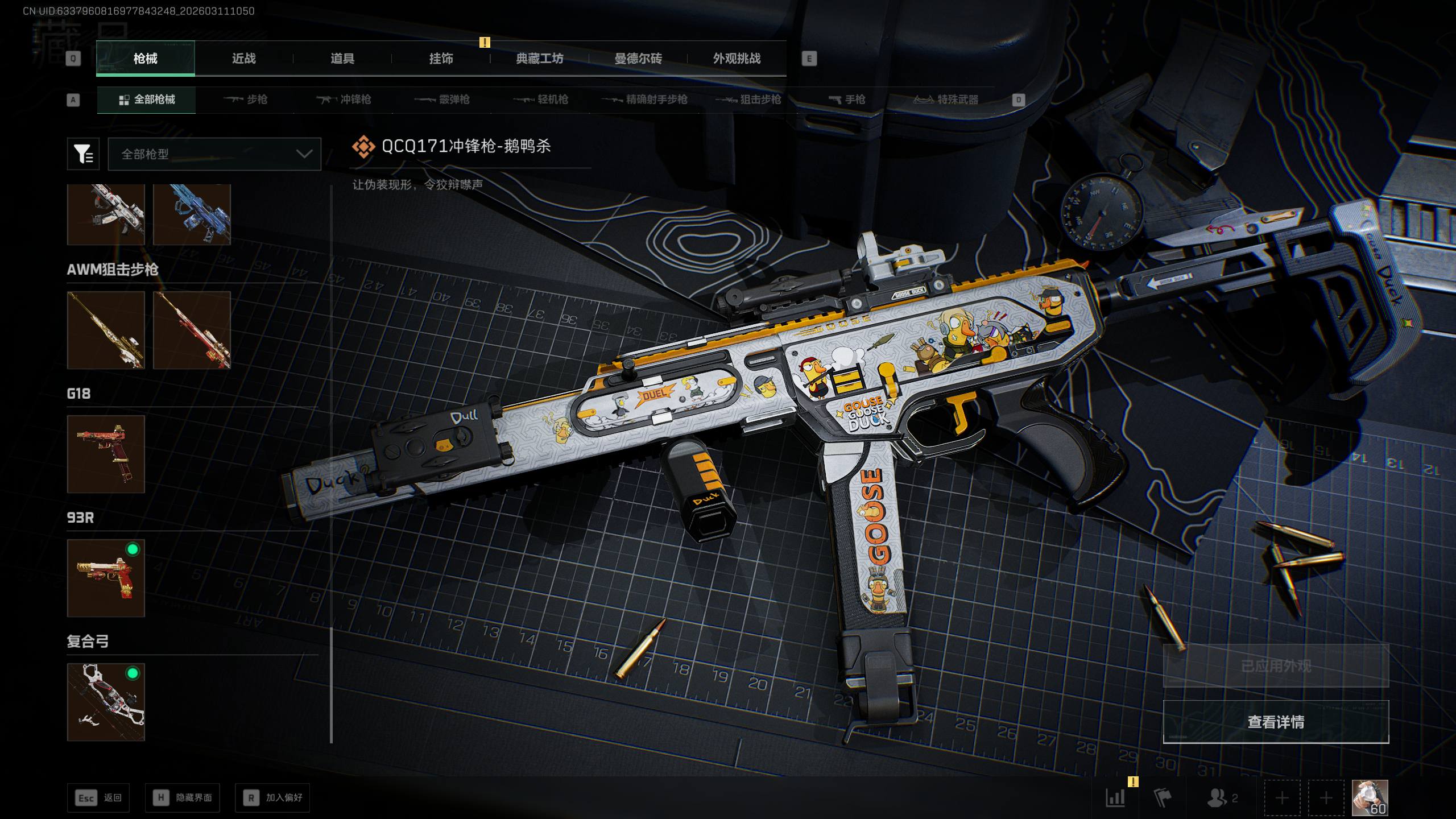Screen dimensions: 1456x819
Task: Choose the red AWM sniper skin thumbnail
Action: [192, 330]
